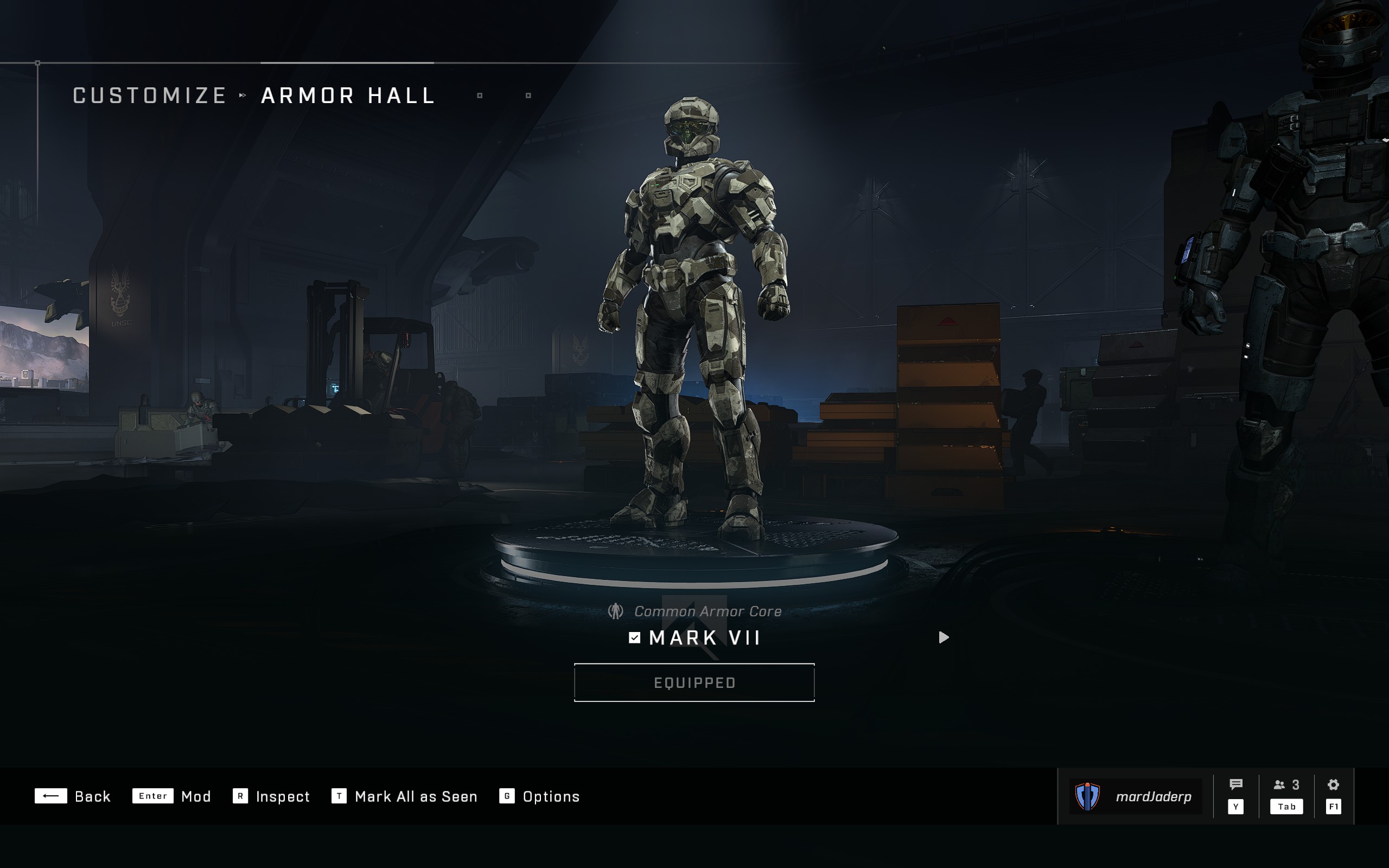Open the Mod option for this armor
The height and width of the screenshot is (868, 1389).
[x=171, y=796]
